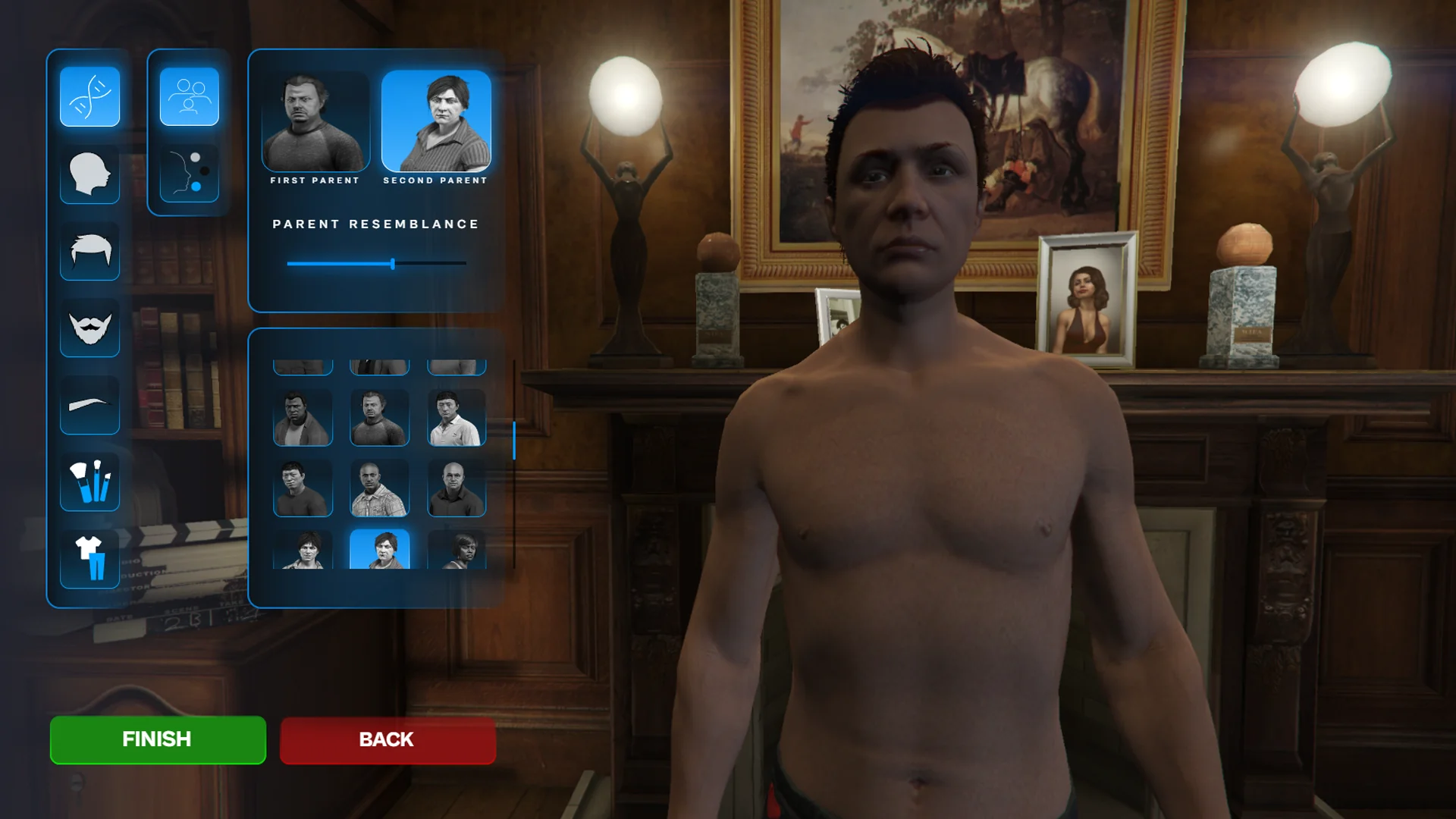Select the Second Parent portrait
The height and width of the screenshot is (819, 1456).
[436, 121]
